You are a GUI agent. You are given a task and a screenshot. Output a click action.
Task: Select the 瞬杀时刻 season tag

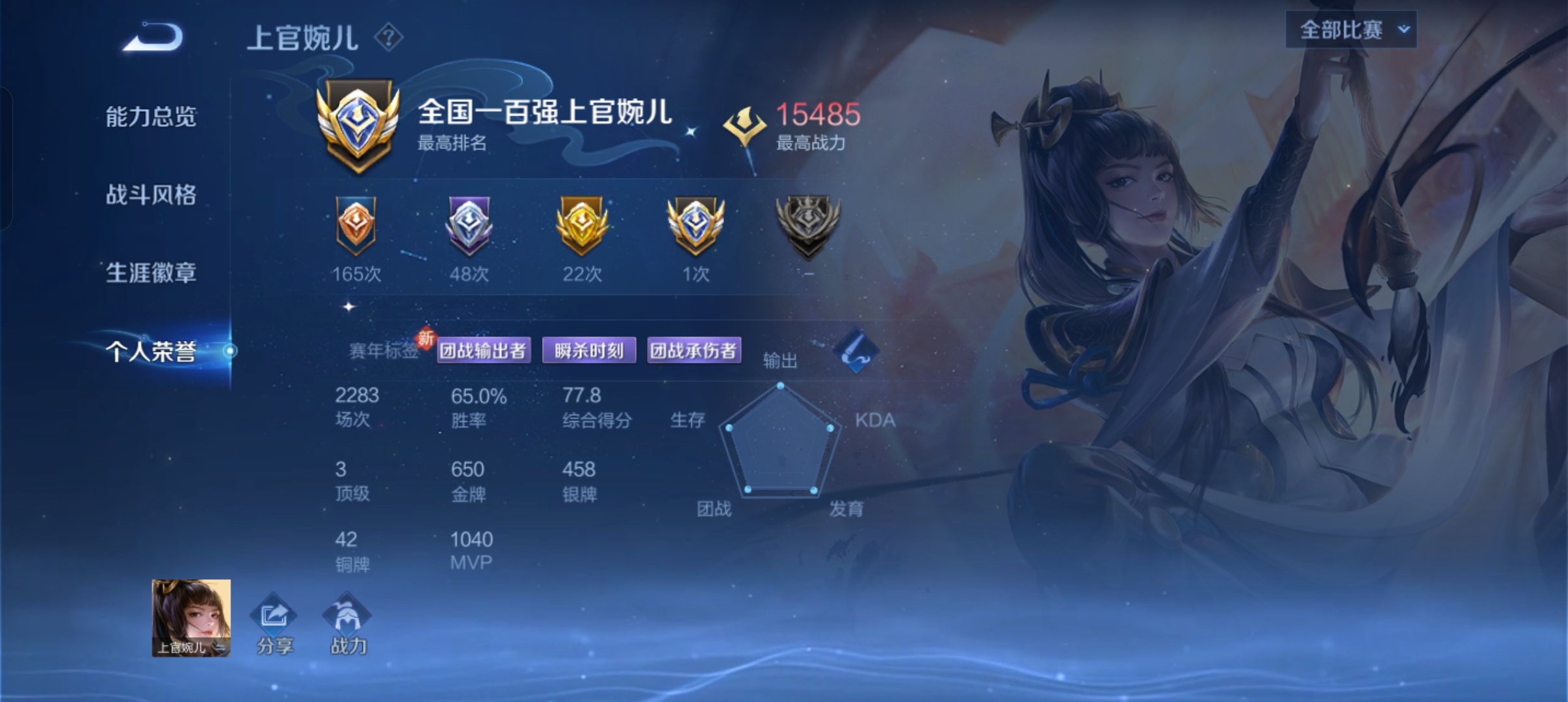[x=589, y=350]
